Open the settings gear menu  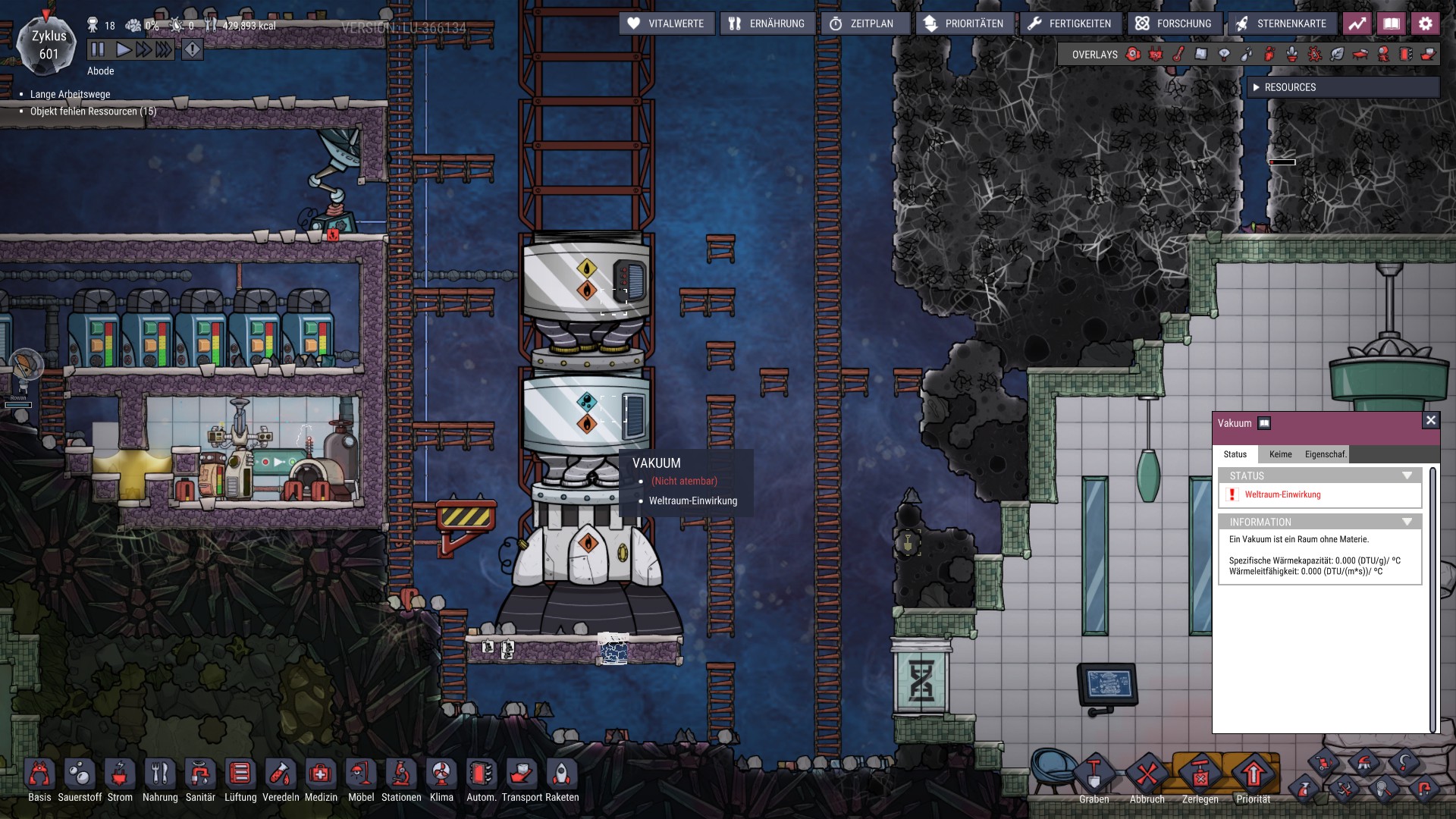[1425, 24]
